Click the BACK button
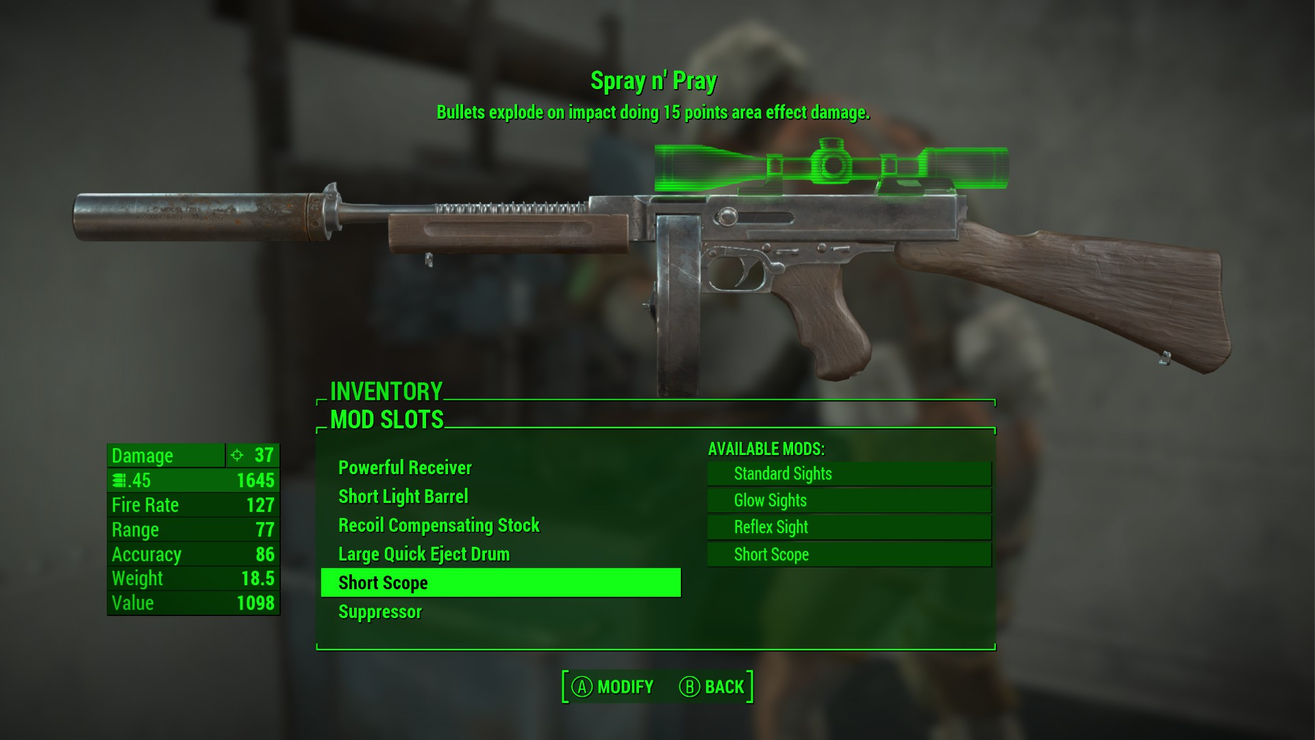Screen dimensions: 1315x740 coord(724,687)
